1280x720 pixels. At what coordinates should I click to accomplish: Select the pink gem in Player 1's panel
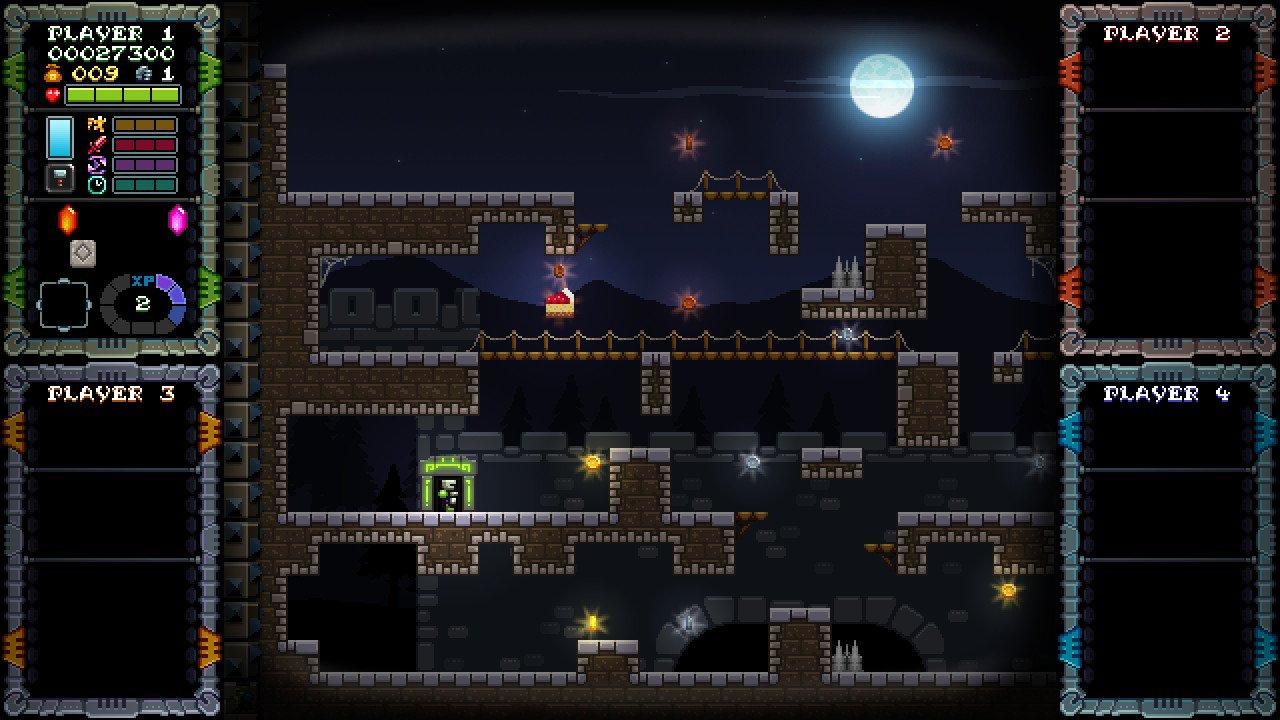point(178,219)
